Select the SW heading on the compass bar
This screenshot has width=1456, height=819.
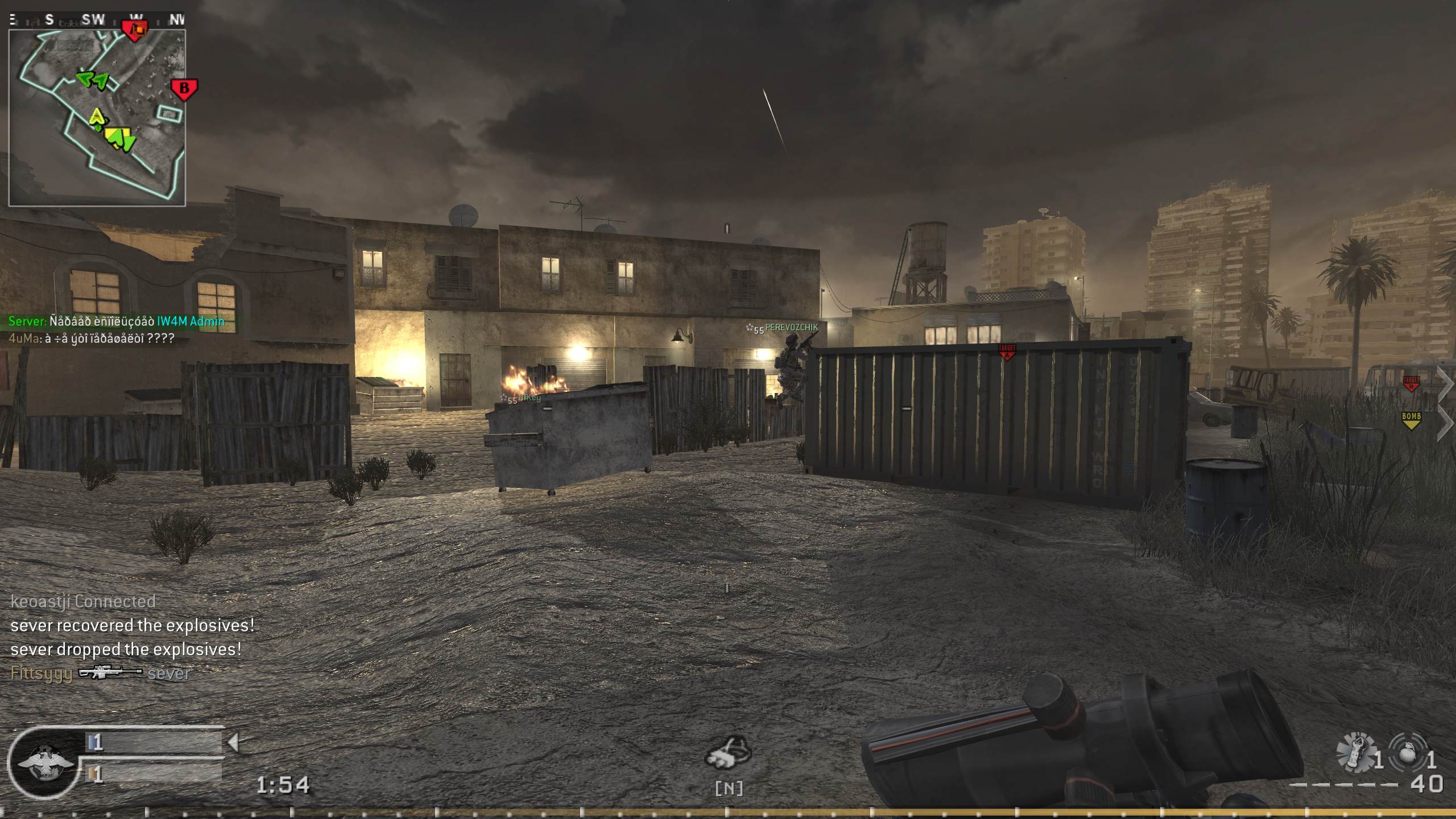click(x=93, y=18)
